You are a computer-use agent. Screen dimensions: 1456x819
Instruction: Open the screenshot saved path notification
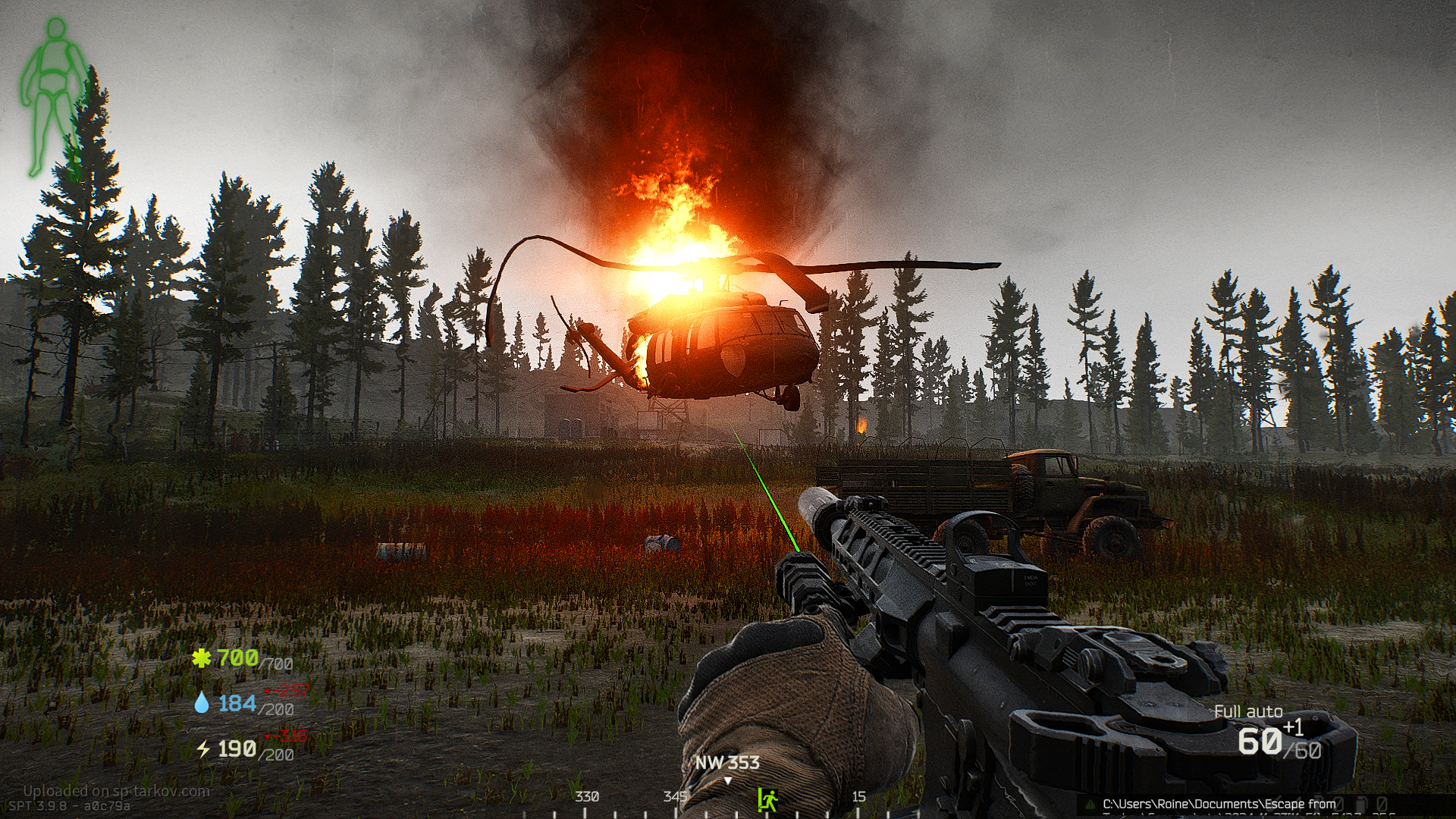1221,805
